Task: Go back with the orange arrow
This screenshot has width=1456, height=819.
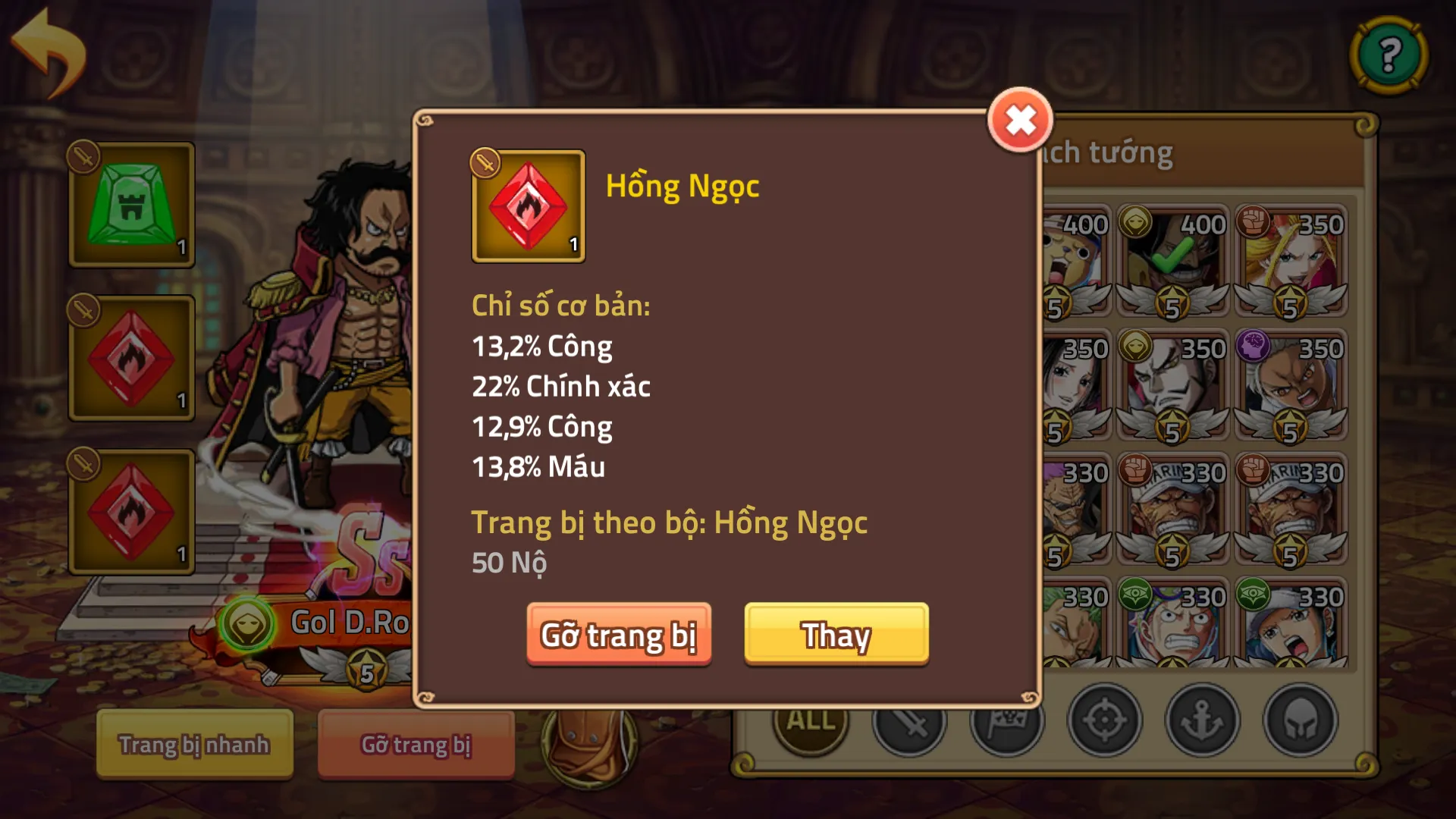Action: 50,53
